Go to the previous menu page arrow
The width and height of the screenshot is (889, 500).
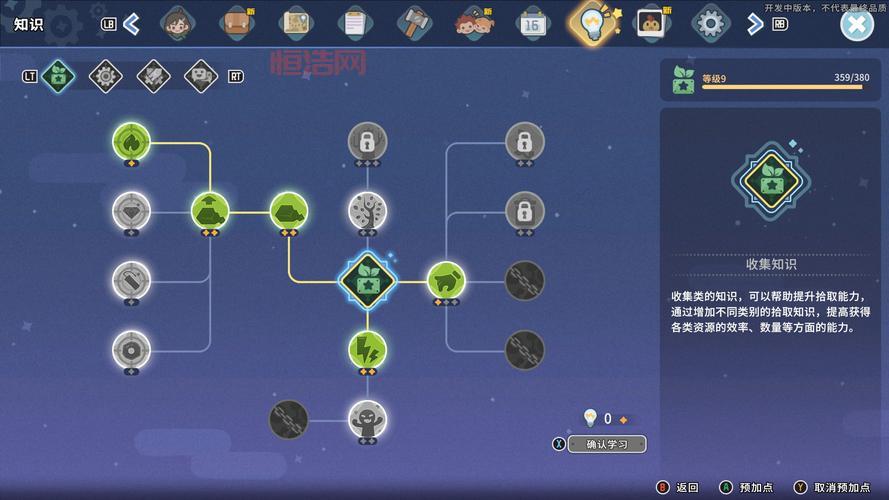tap(131, 23)
